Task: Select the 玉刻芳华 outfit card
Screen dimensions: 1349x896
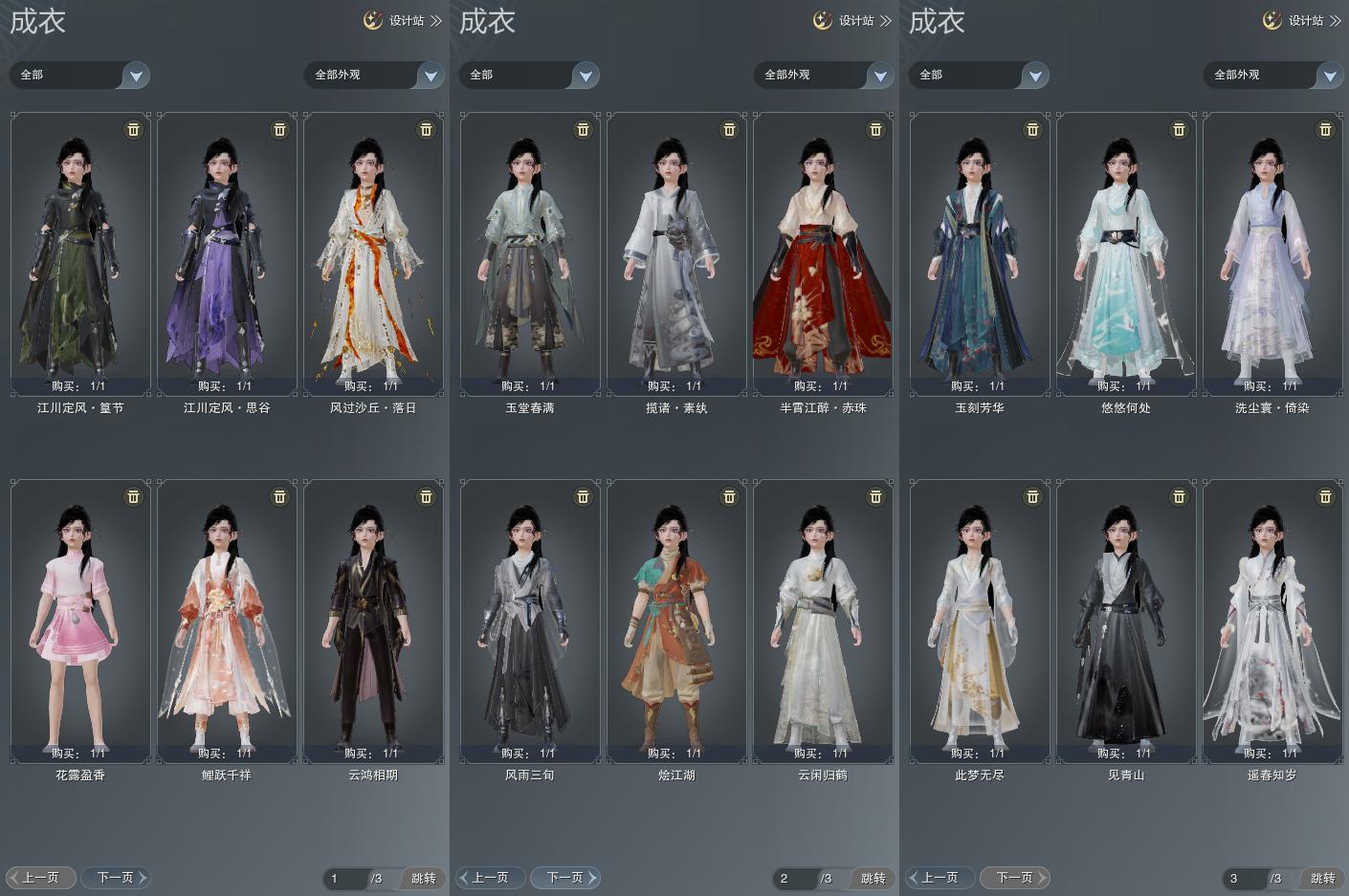Action: (x=980, y=253)
